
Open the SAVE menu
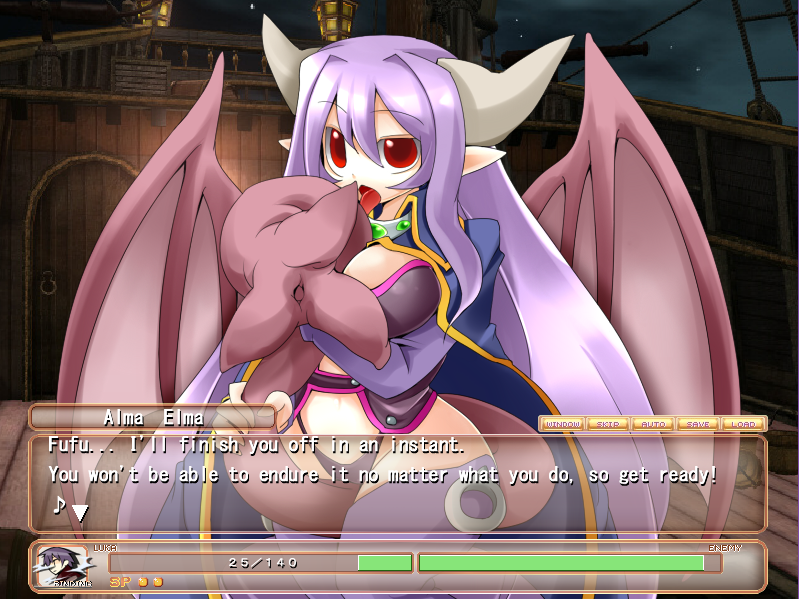(x=698, y=424)
